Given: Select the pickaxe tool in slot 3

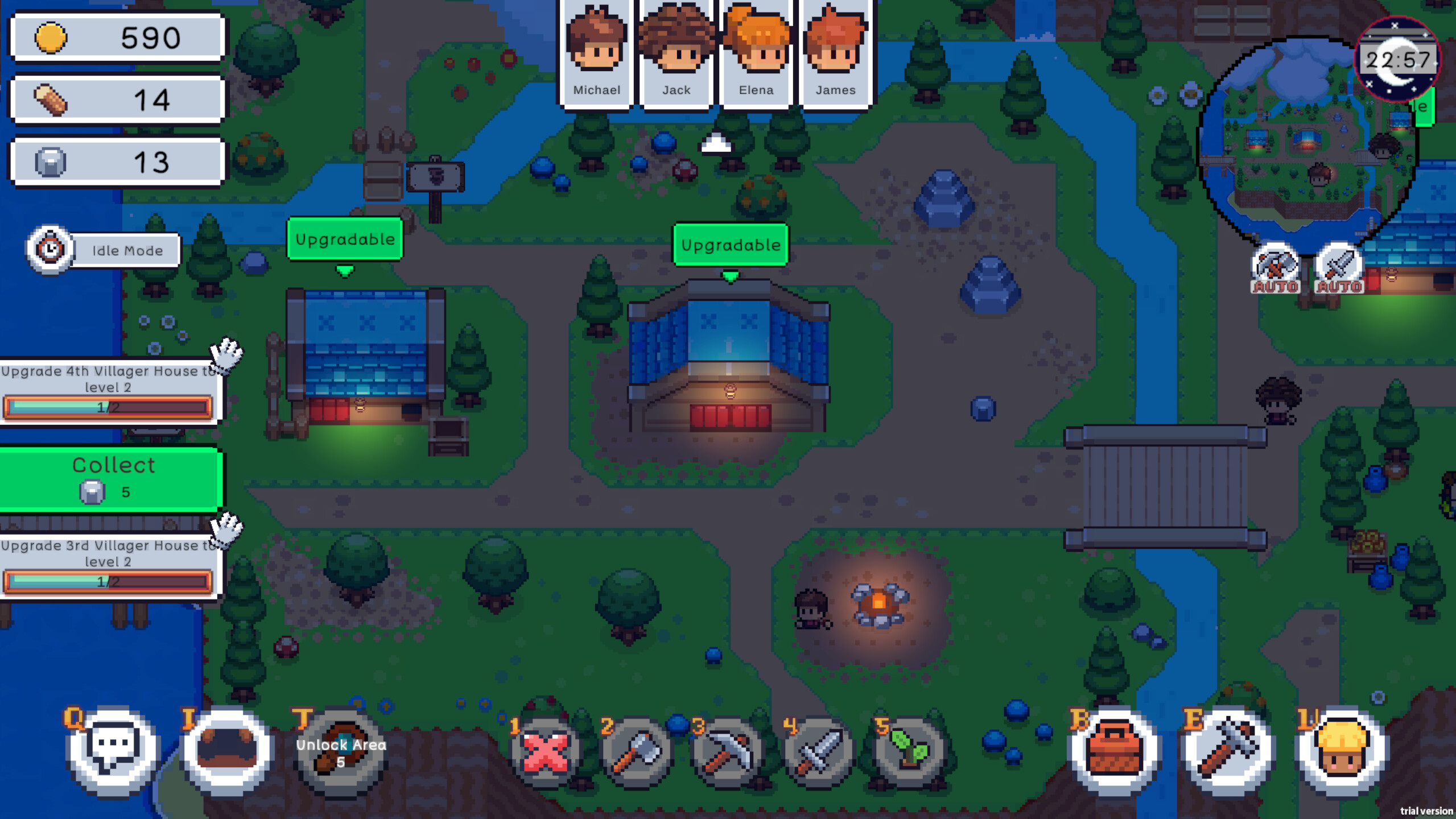Looking at the screenshot, I should pos(729,752).
